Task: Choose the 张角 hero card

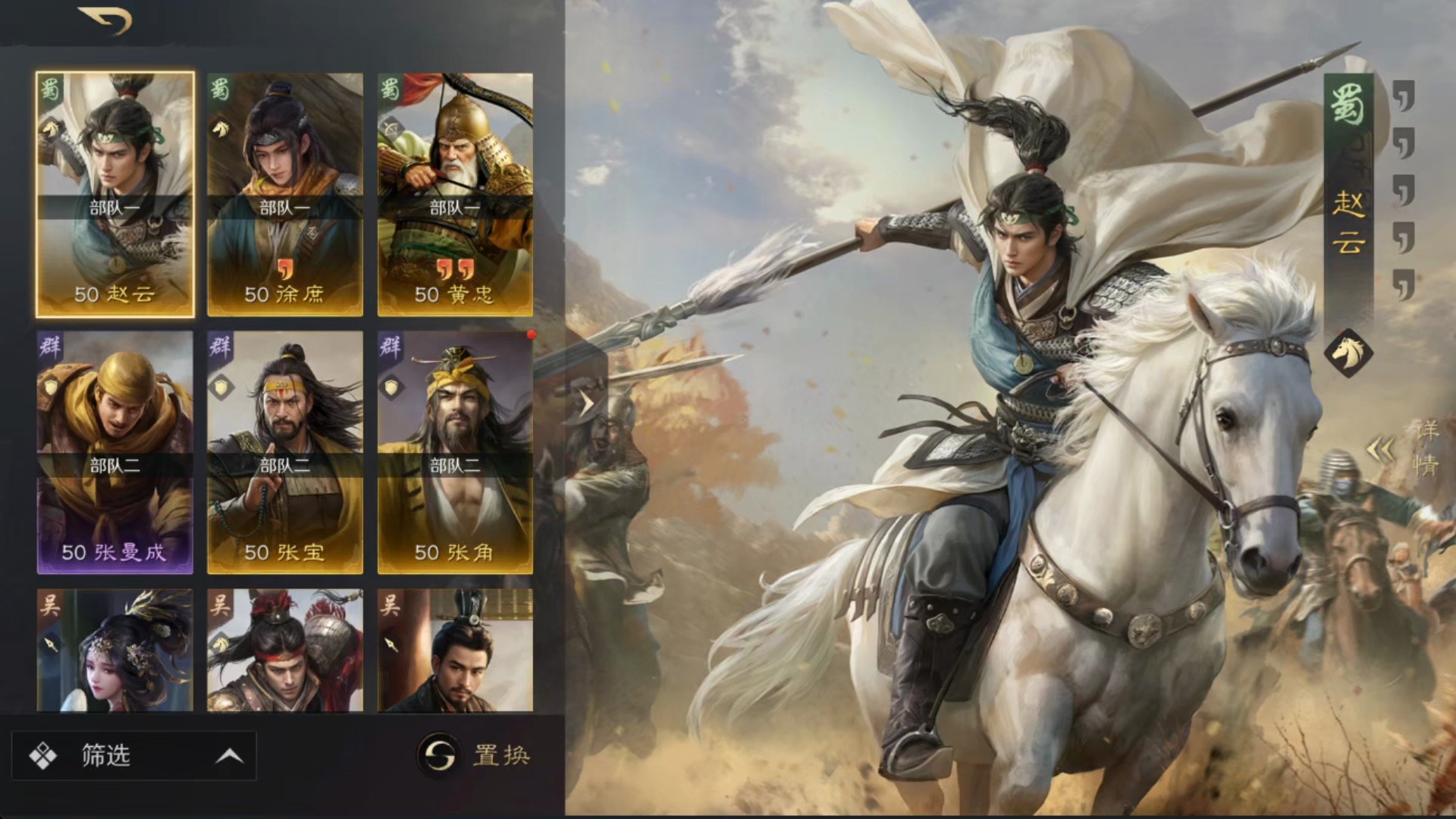Action: pyautogui.click(x=455, y=452)
